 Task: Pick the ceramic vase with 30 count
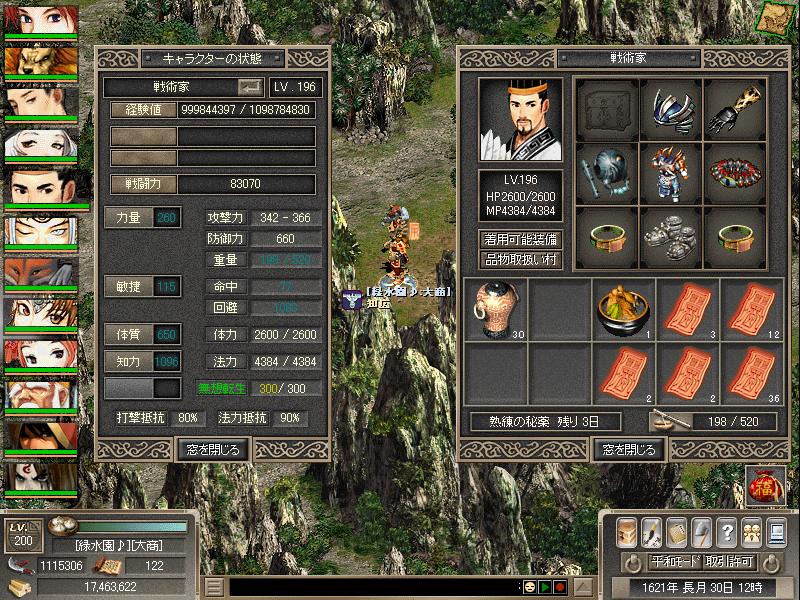pyautogui.click(x=495, y=308)
